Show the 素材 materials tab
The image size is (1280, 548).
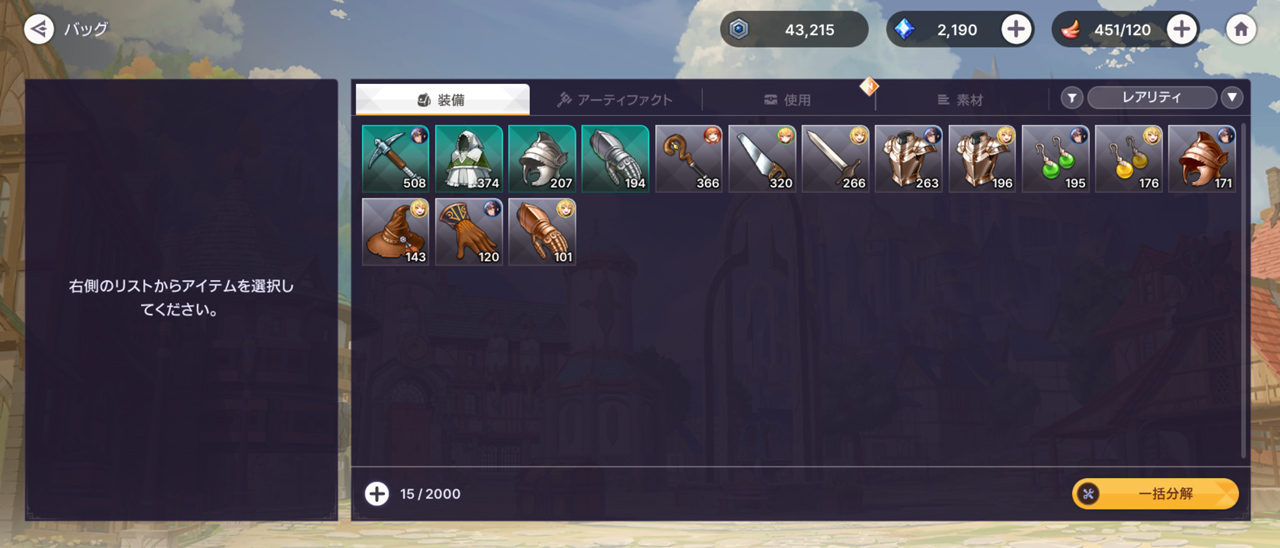[x=960, y=99]
